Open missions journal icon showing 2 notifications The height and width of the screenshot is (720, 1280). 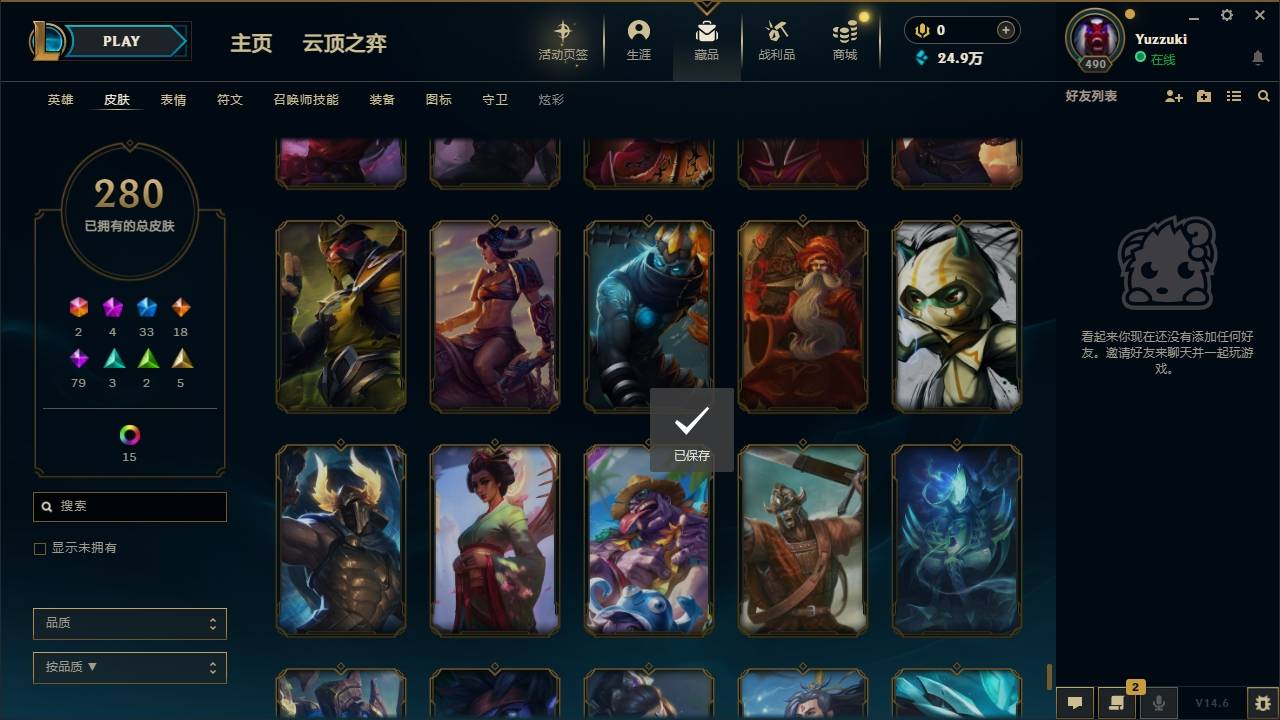tap(1117, 702)
